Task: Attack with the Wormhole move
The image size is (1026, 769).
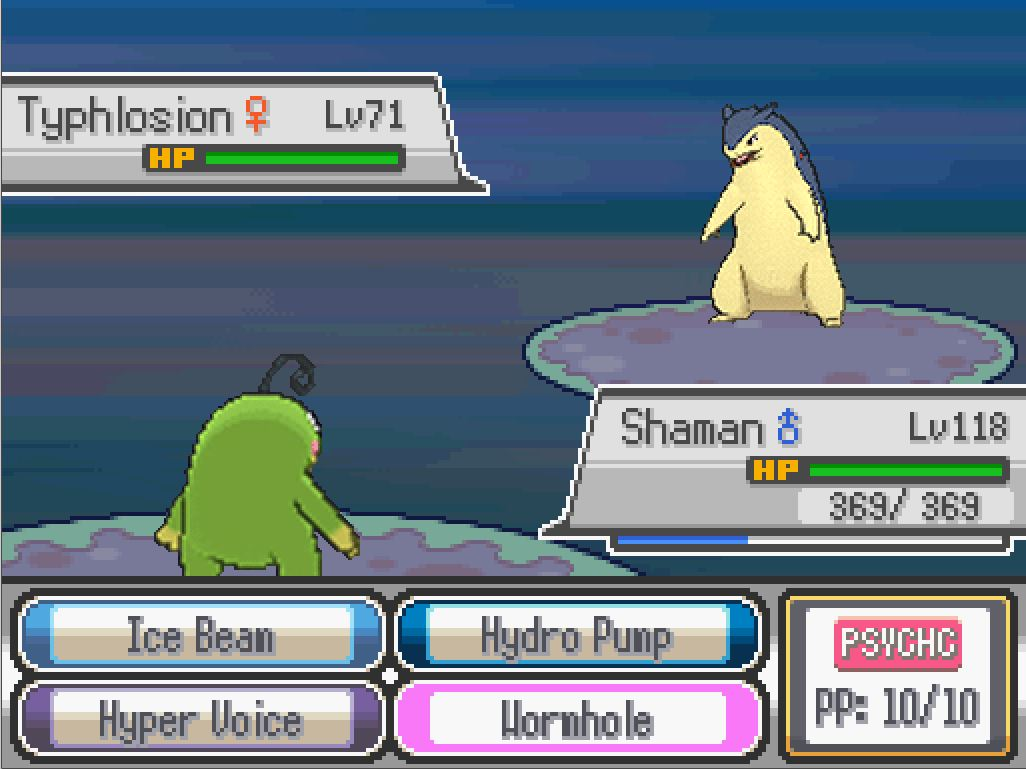Action: [x=576, y=719]
